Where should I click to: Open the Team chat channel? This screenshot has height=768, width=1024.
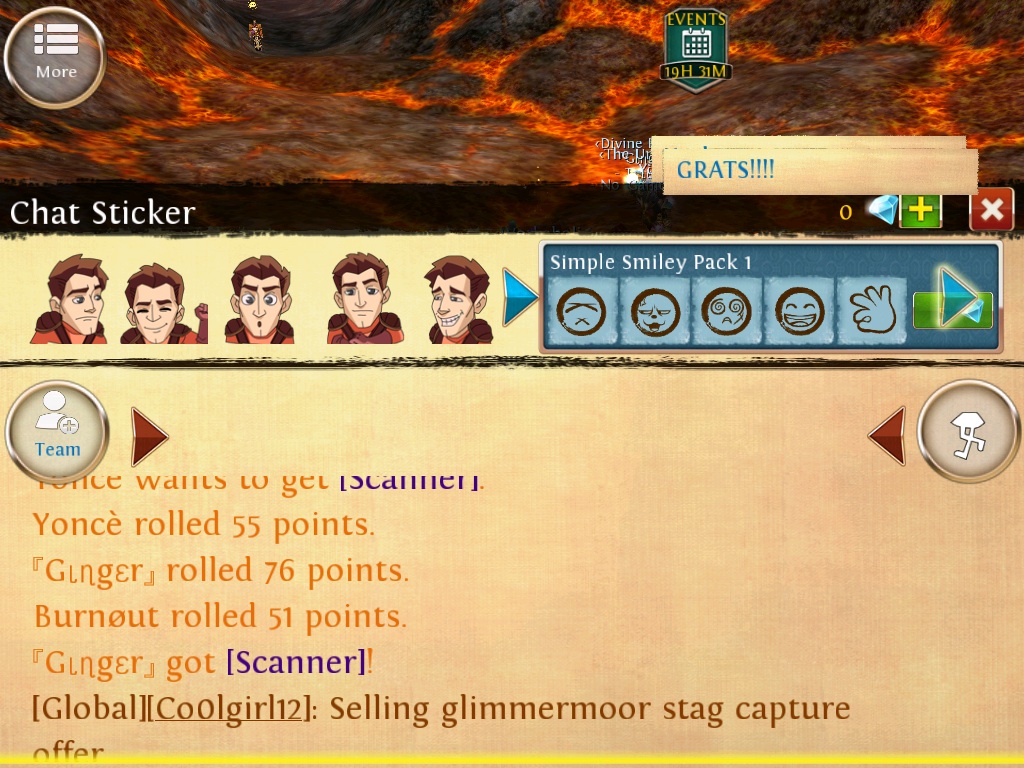(57, 433)
